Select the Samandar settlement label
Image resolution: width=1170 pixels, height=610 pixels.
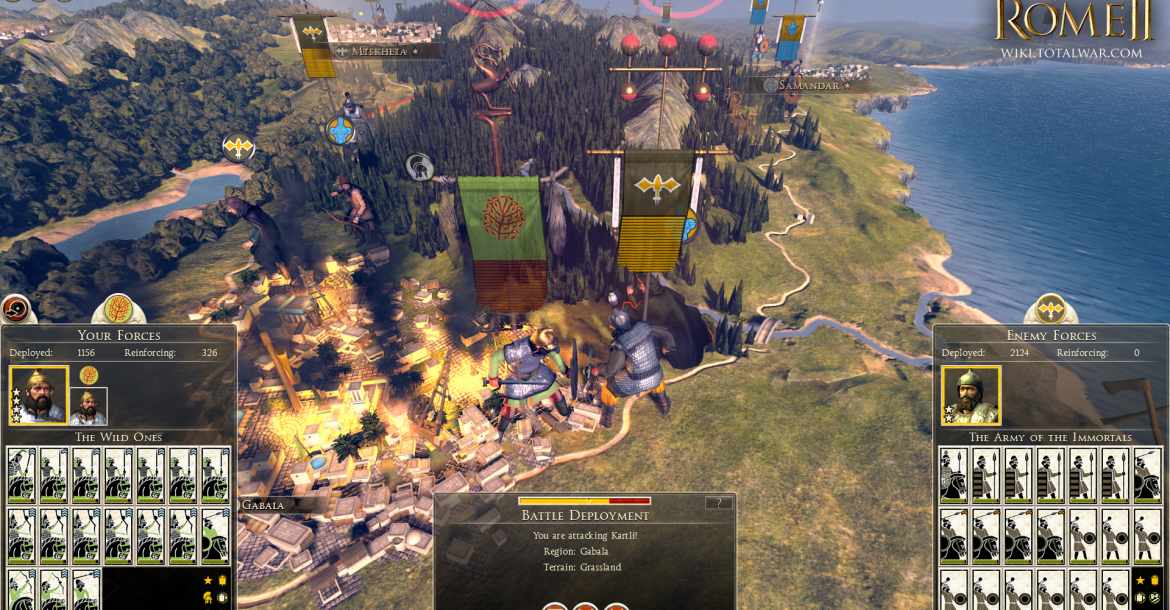click(808, 86)
